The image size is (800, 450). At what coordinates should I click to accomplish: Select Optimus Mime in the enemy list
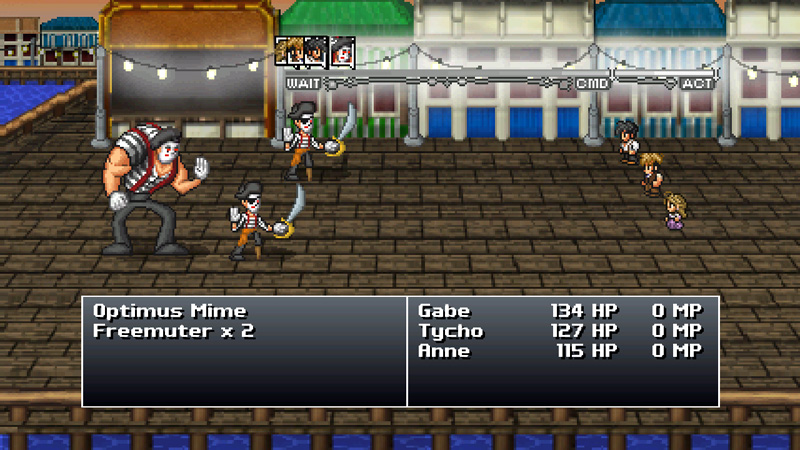coord(169,311)
